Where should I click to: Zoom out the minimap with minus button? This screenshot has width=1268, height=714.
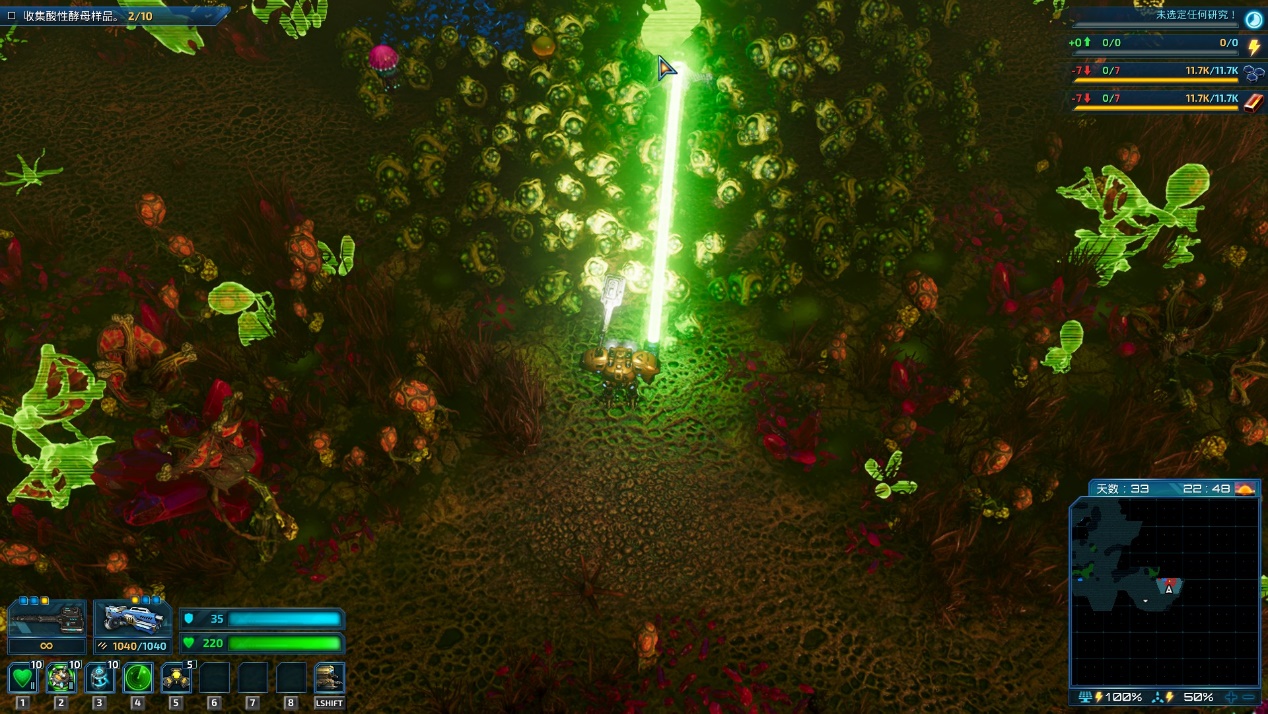pos(1250,697)
